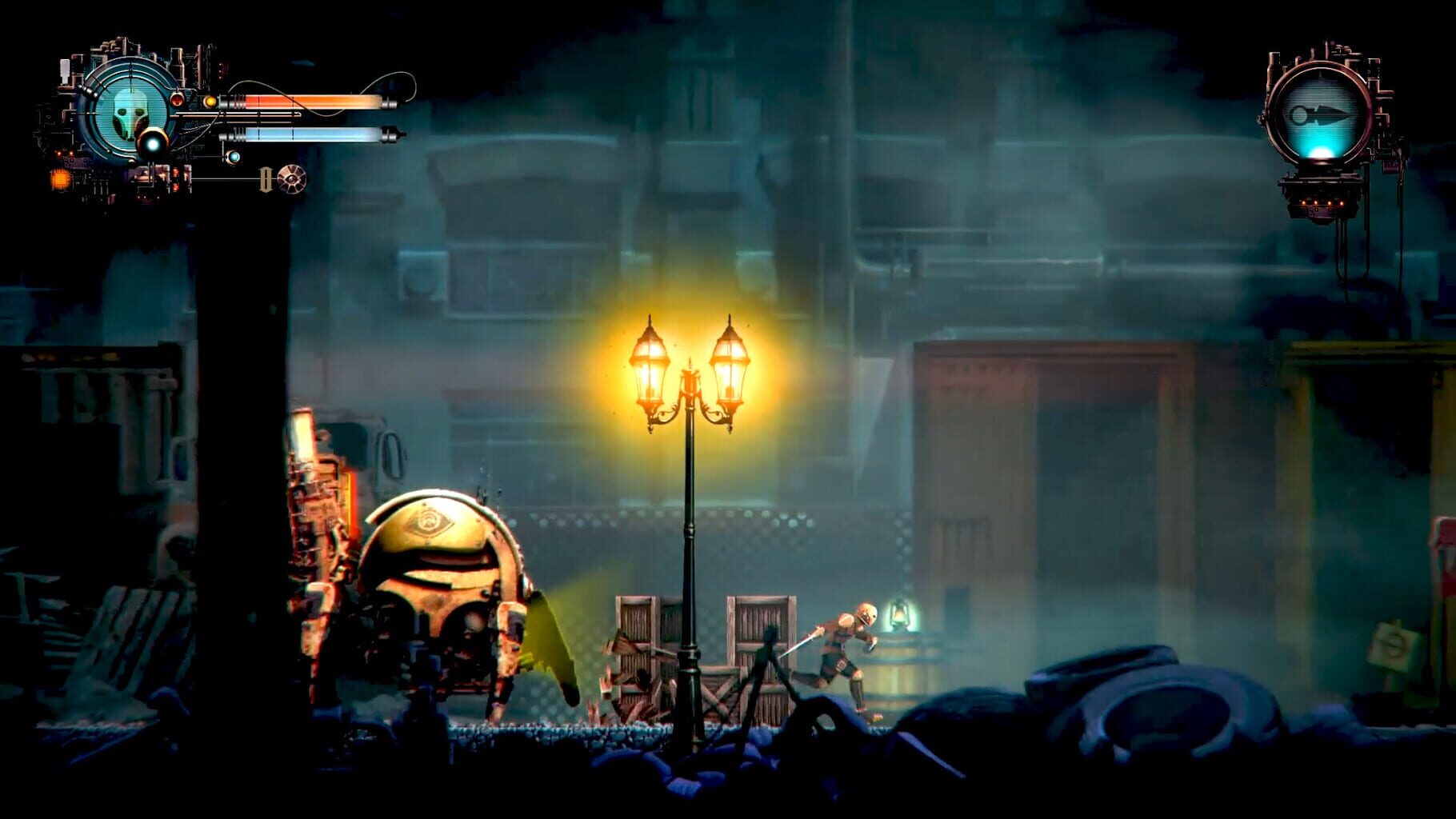
Task: Click the red valve light beside the portrait
Action: coord(178,99)
